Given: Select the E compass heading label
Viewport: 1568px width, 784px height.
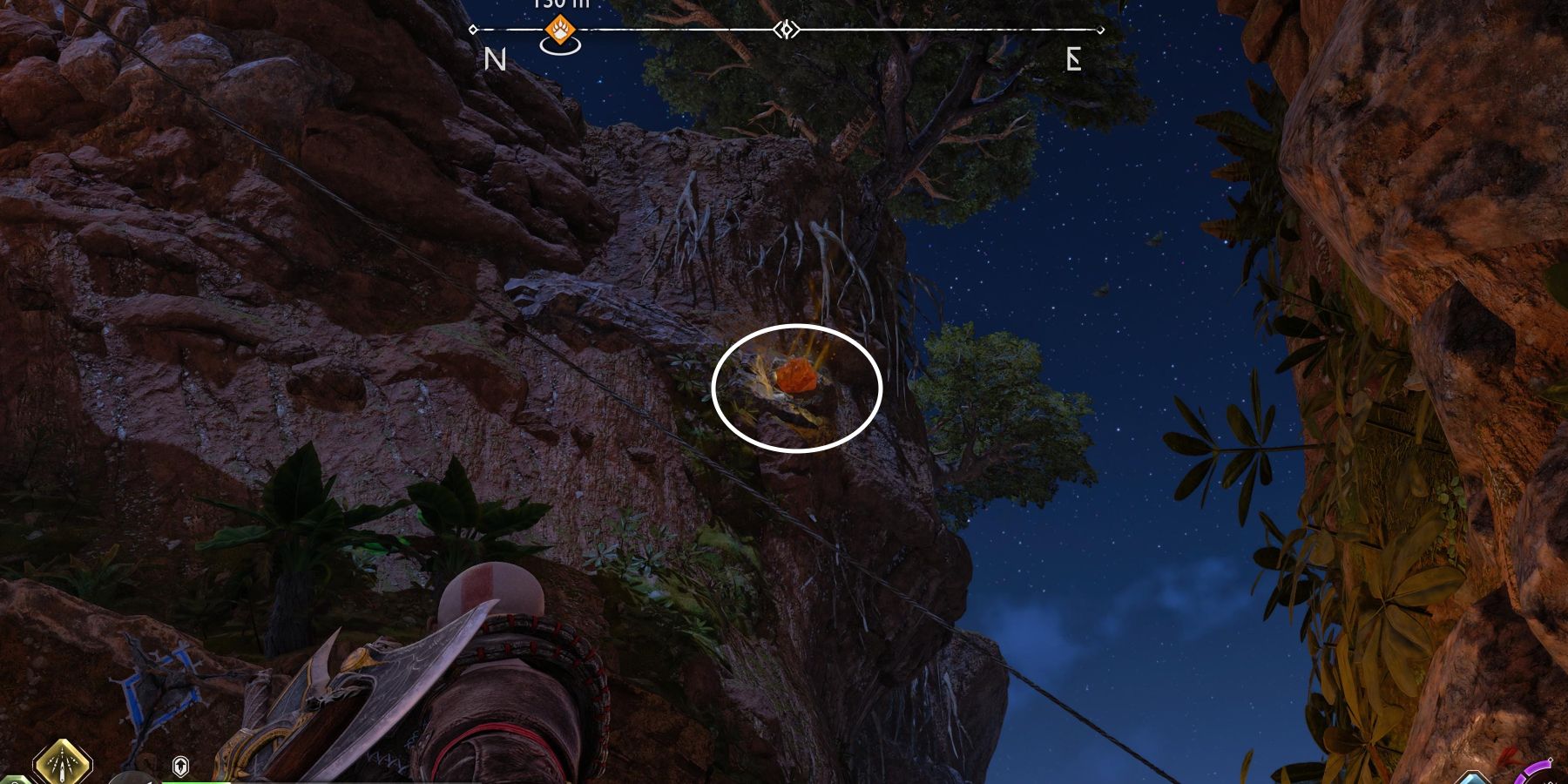Looking at the screenshot, I should pyautogui.click(x=1073, y=59).
